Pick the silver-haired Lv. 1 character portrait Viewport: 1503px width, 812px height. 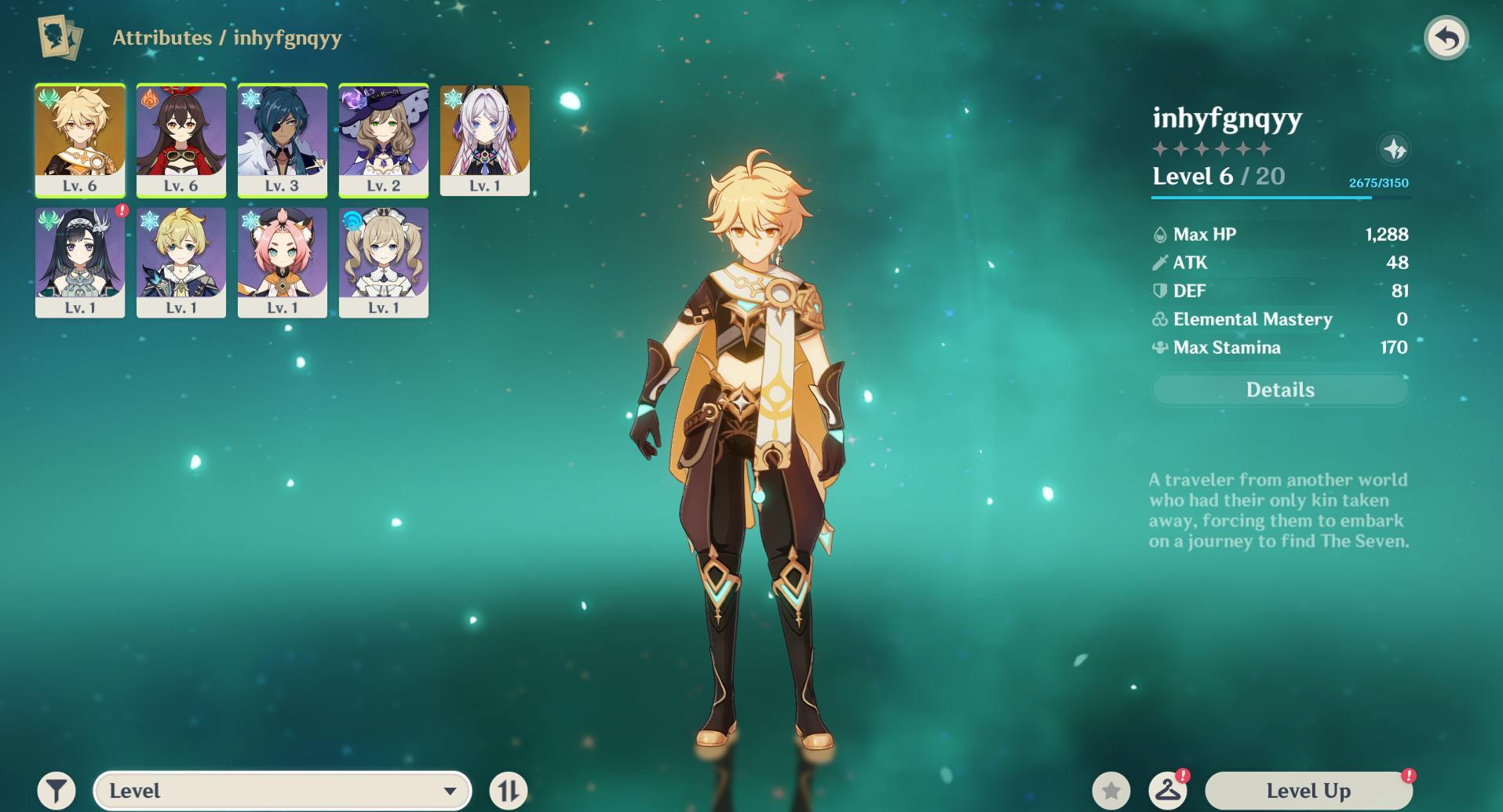coord(485,139)
